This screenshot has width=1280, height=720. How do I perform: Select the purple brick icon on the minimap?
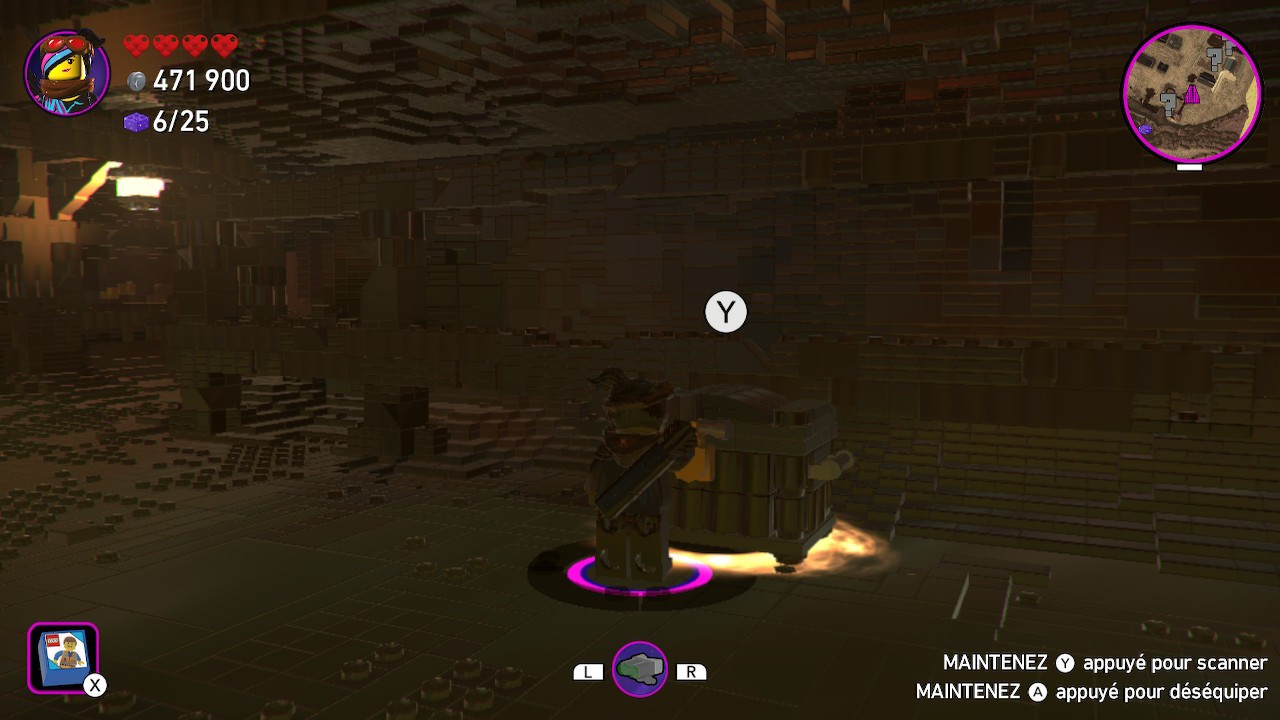[1146, 128]
